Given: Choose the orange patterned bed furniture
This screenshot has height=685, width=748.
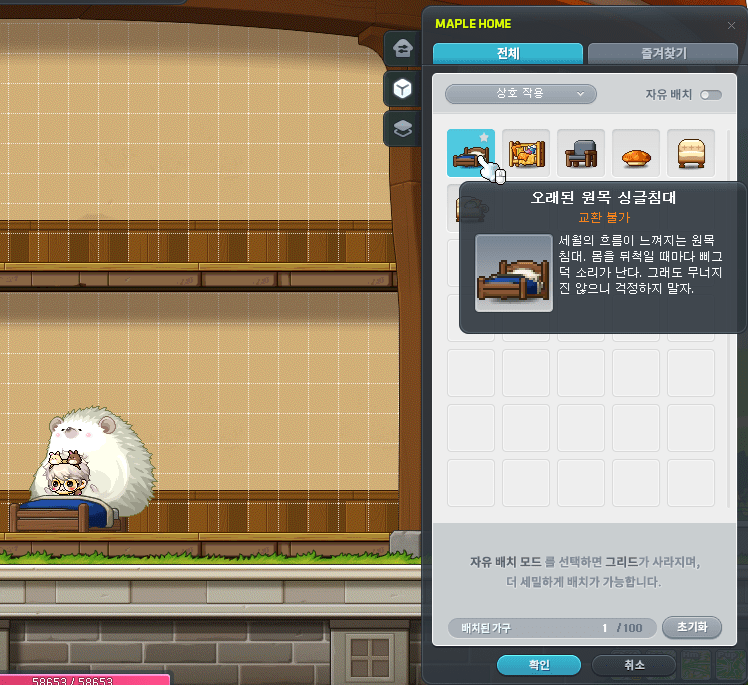Looking at the screenshot, I should coord(526,153).
